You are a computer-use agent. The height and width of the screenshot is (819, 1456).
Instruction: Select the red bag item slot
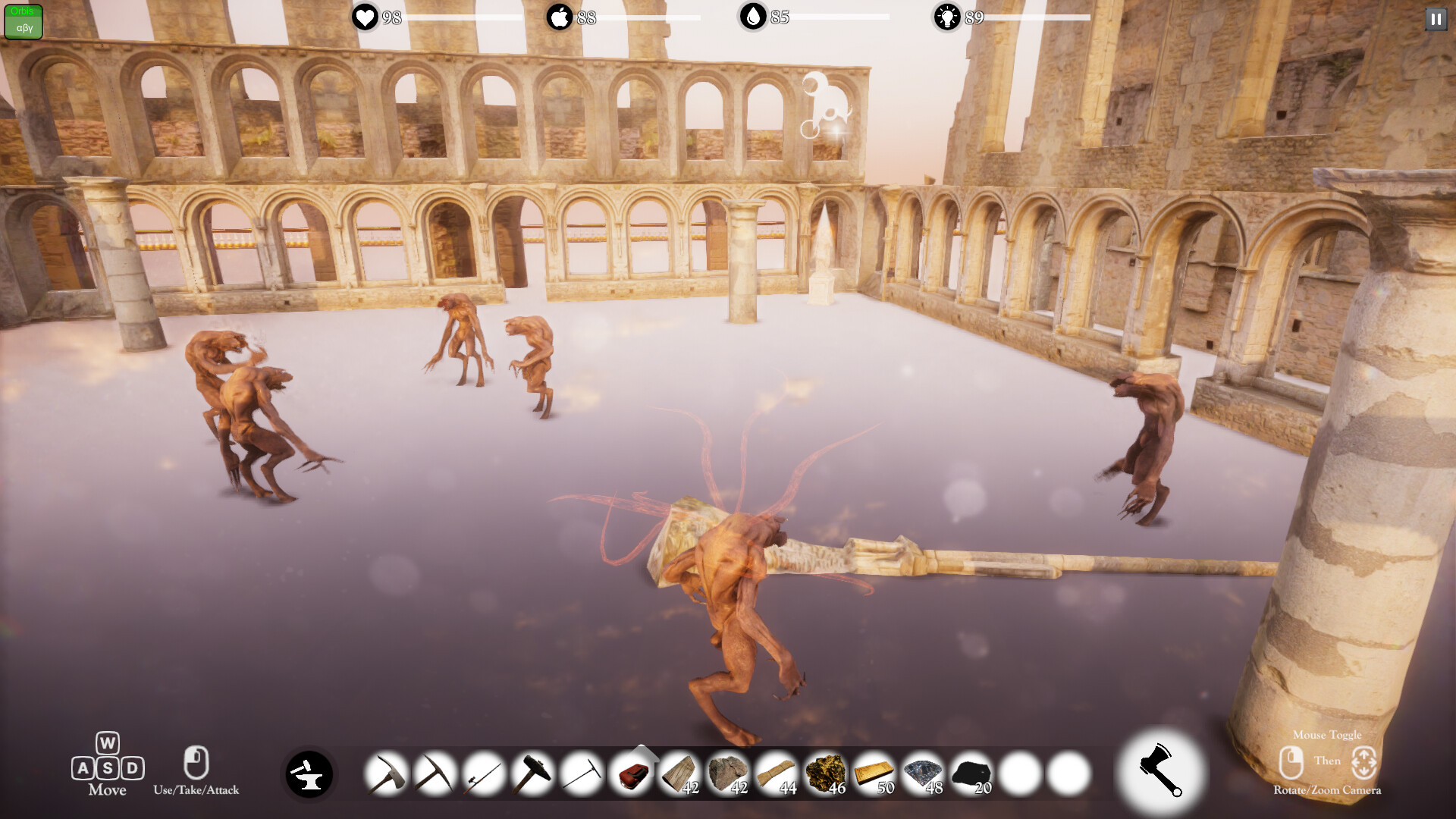(631, 774)
